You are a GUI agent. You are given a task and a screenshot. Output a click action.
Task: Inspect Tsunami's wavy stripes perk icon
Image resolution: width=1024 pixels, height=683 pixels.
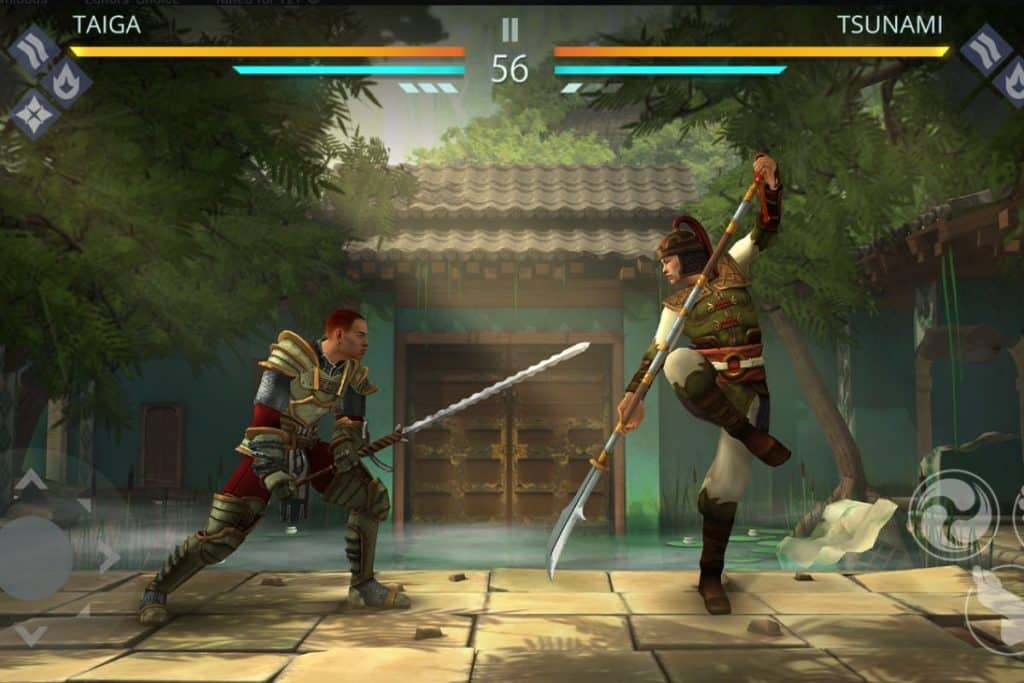pyautogui.click(x=986, y=49)
